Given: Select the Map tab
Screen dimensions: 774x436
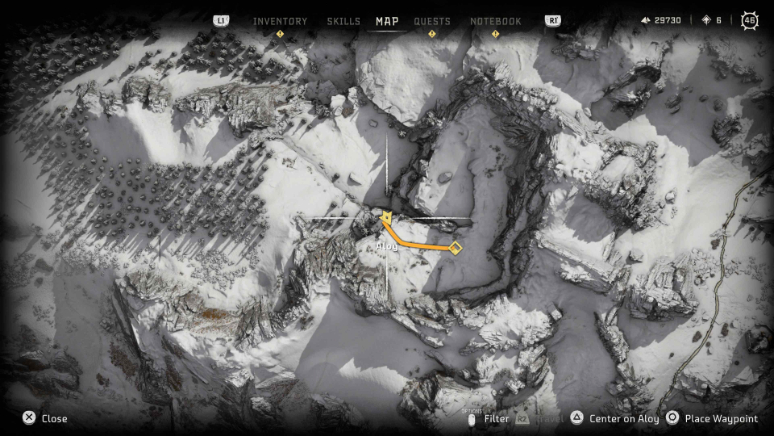Looking at the screenshot, I should pyautogui.click(x=387, y=21).
